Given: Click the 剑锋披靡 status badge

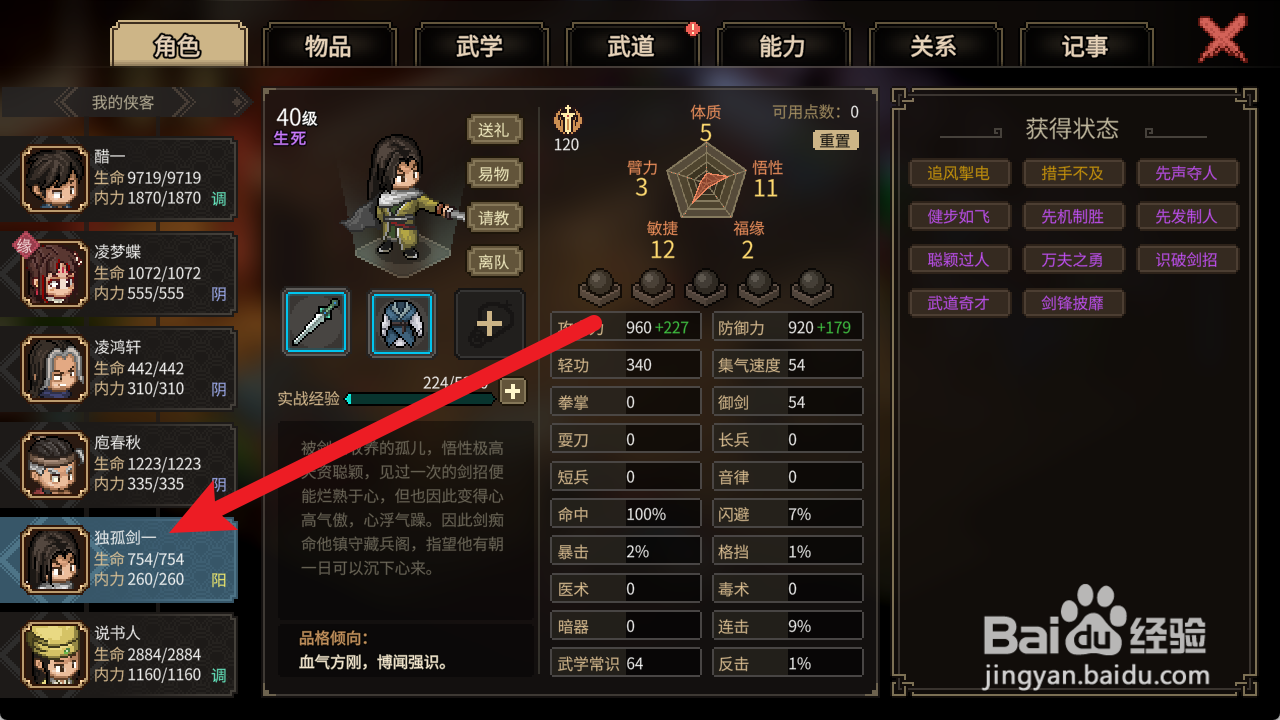Looking at the screenshot, I should [x=1074, y=302].
